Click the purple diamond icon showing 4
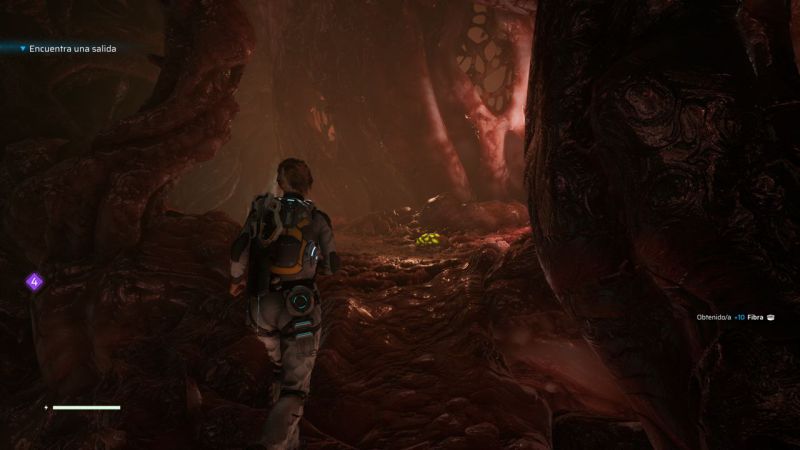The width and height of the screenshot is (800, 450). 34,282
